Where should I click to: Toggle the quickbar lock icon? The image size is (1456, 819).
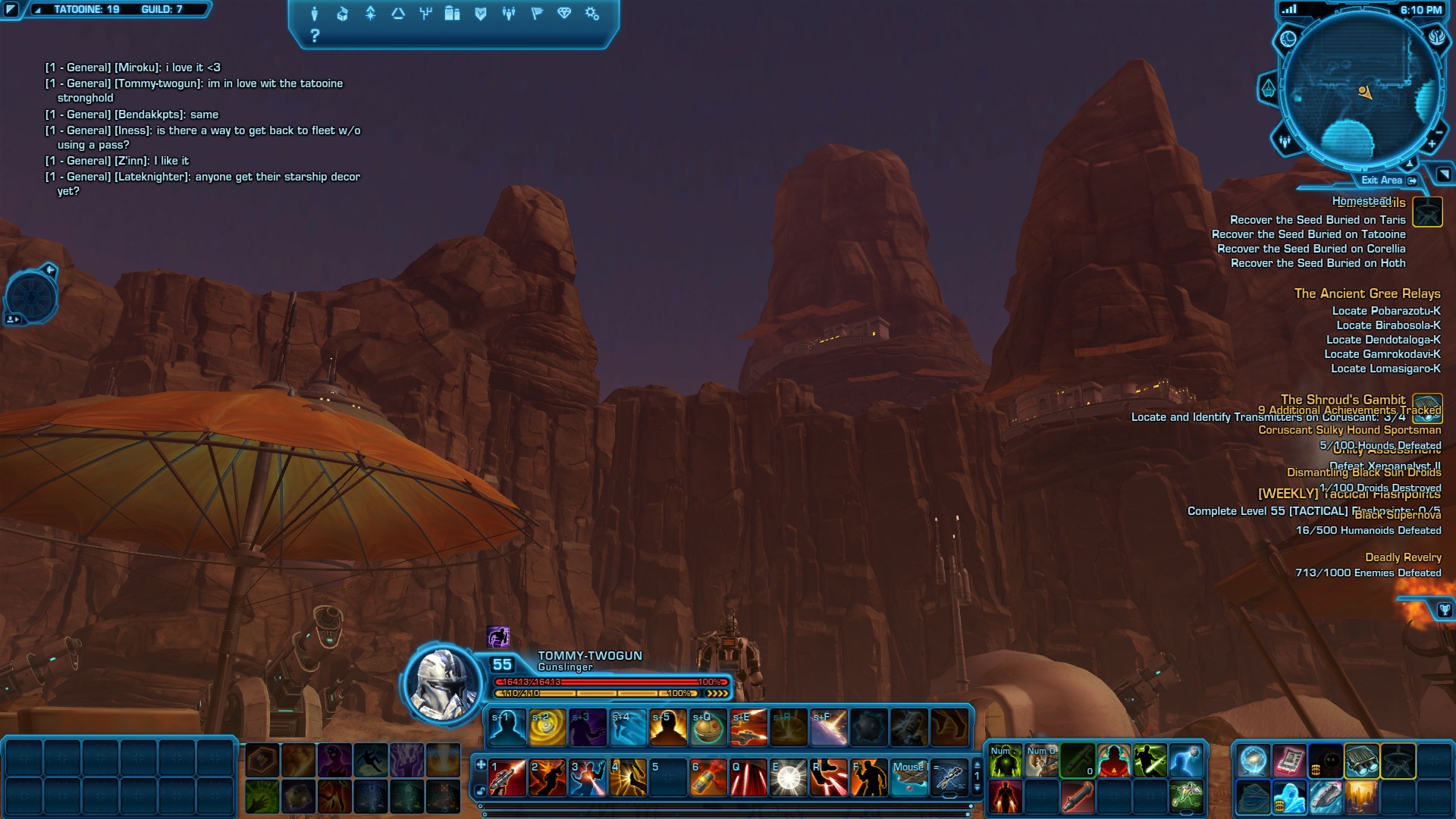[x=481, y=791]
